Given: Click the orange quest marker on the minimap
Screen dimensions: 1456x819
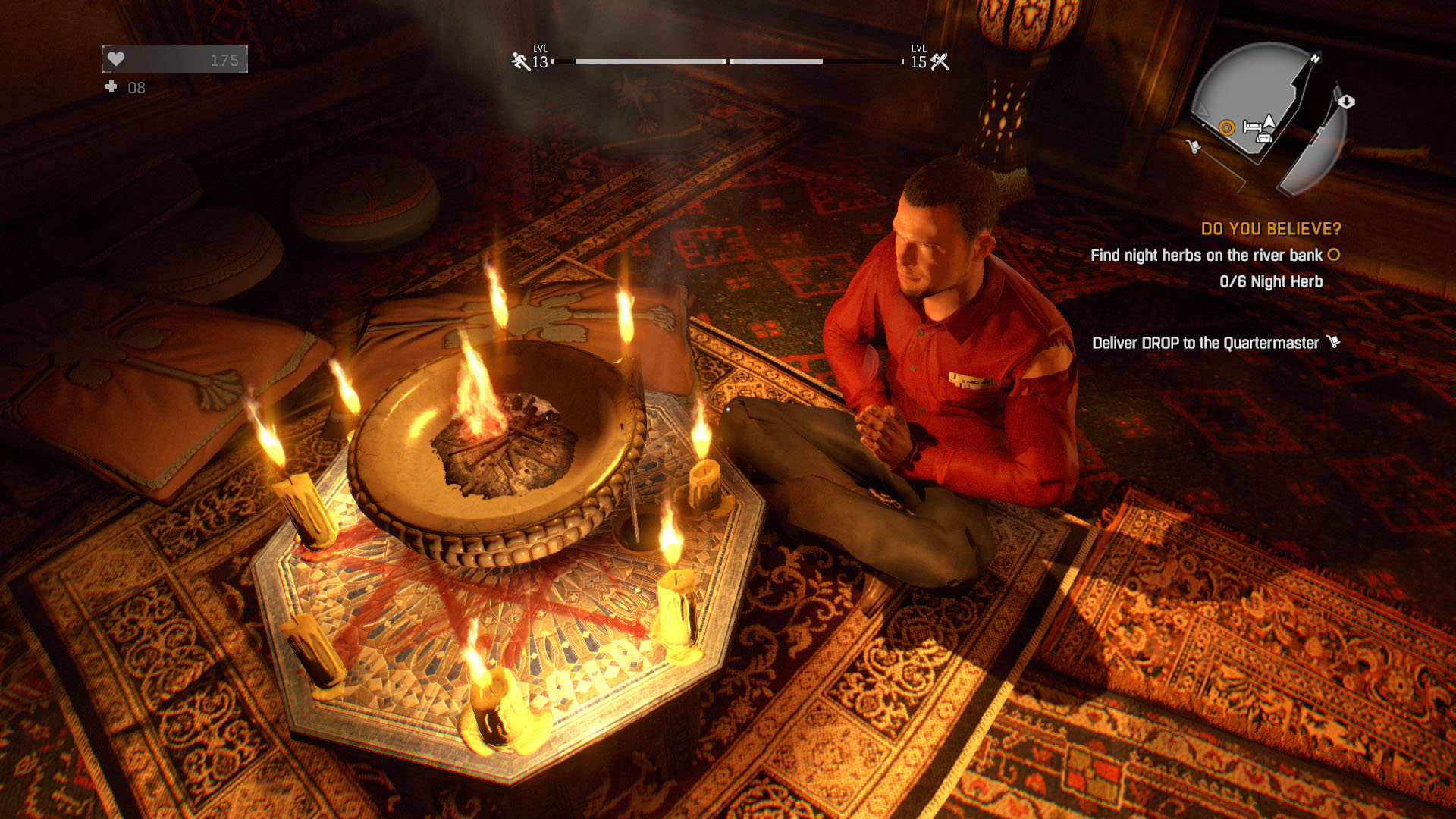Looking at the screenshot, I should coord(1226,127).
